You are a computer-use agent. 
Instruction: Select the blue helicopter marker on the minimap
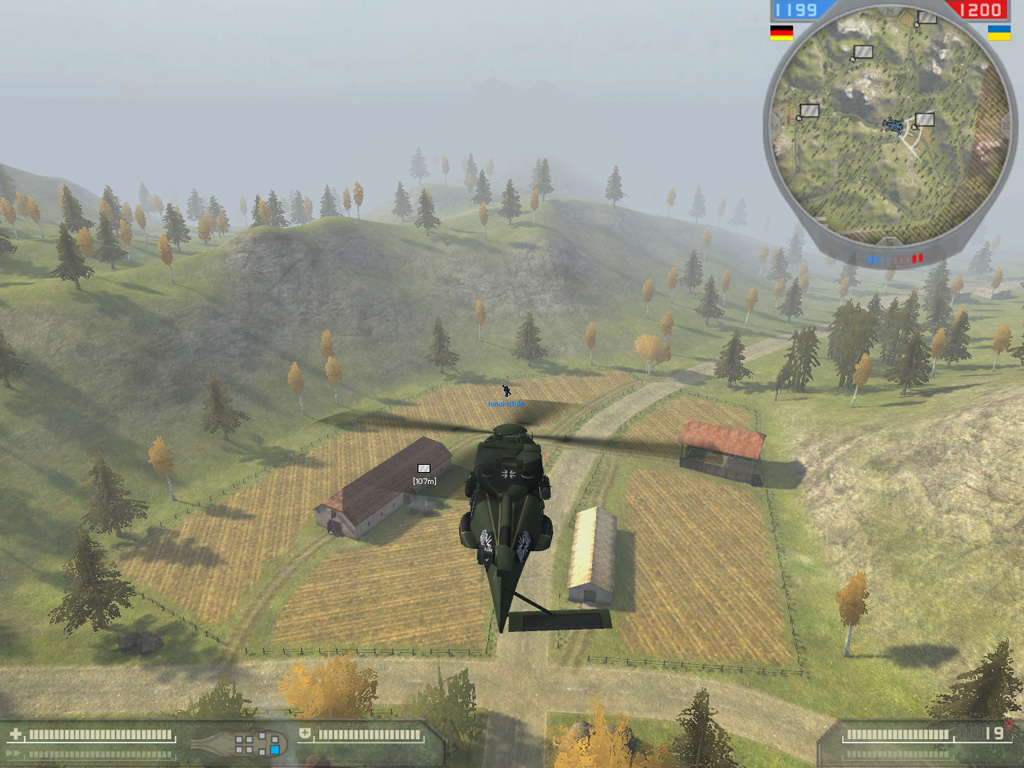tap(892, 124)
